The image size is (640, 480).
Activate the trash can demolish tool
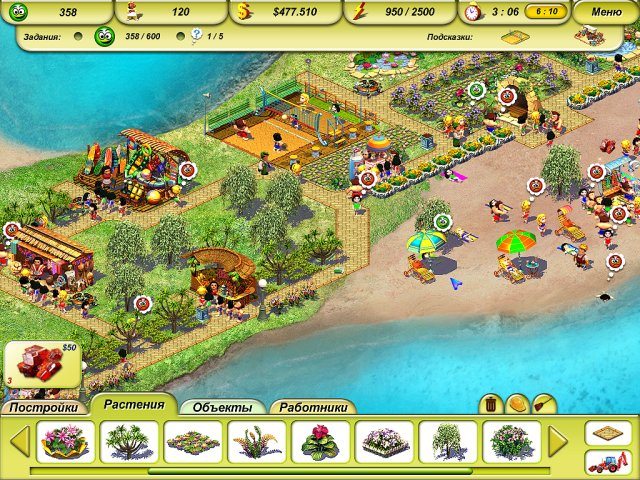(491, 404)
